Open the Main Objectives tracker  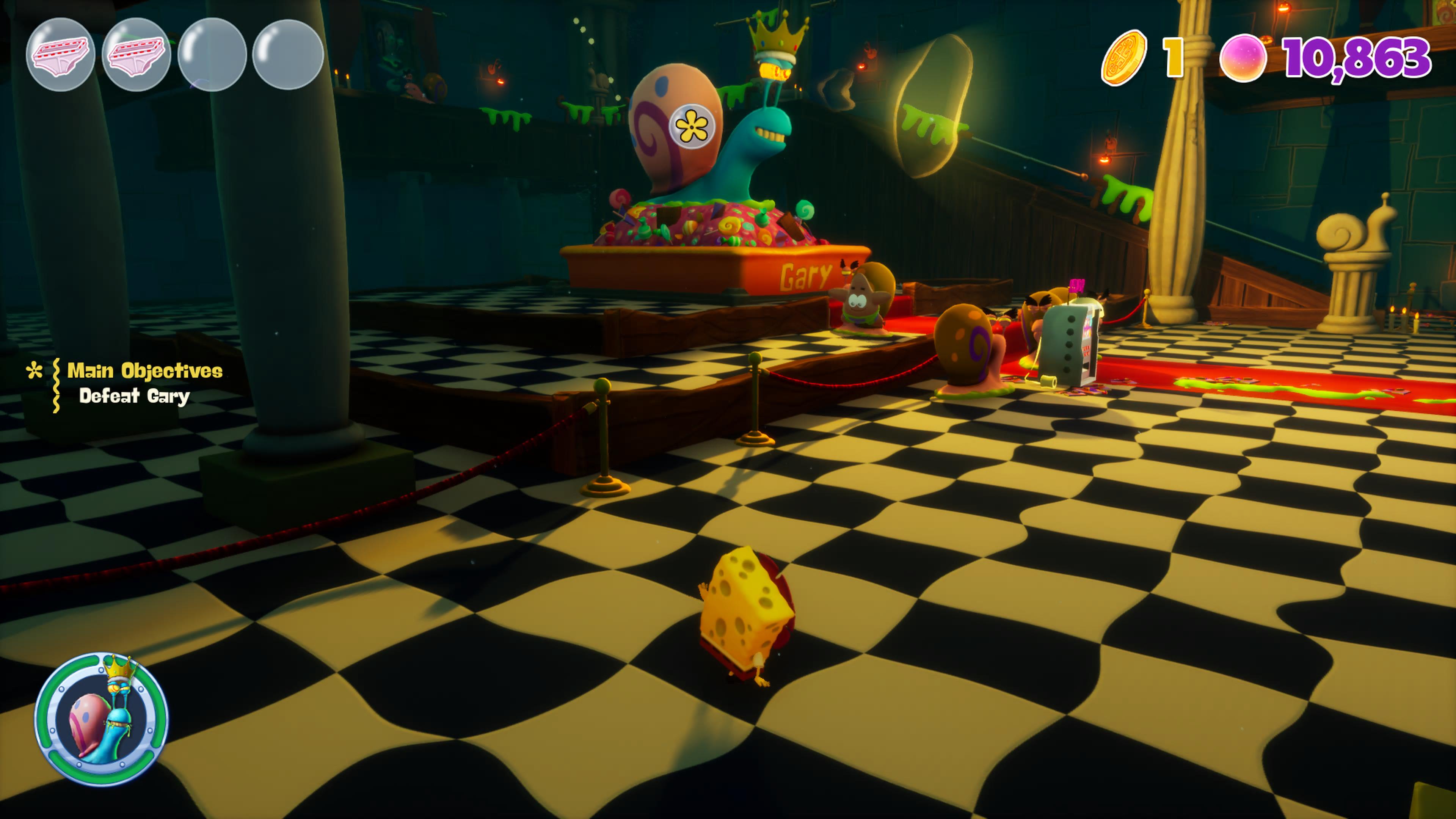pyautogui.click(x=144, y=371)
